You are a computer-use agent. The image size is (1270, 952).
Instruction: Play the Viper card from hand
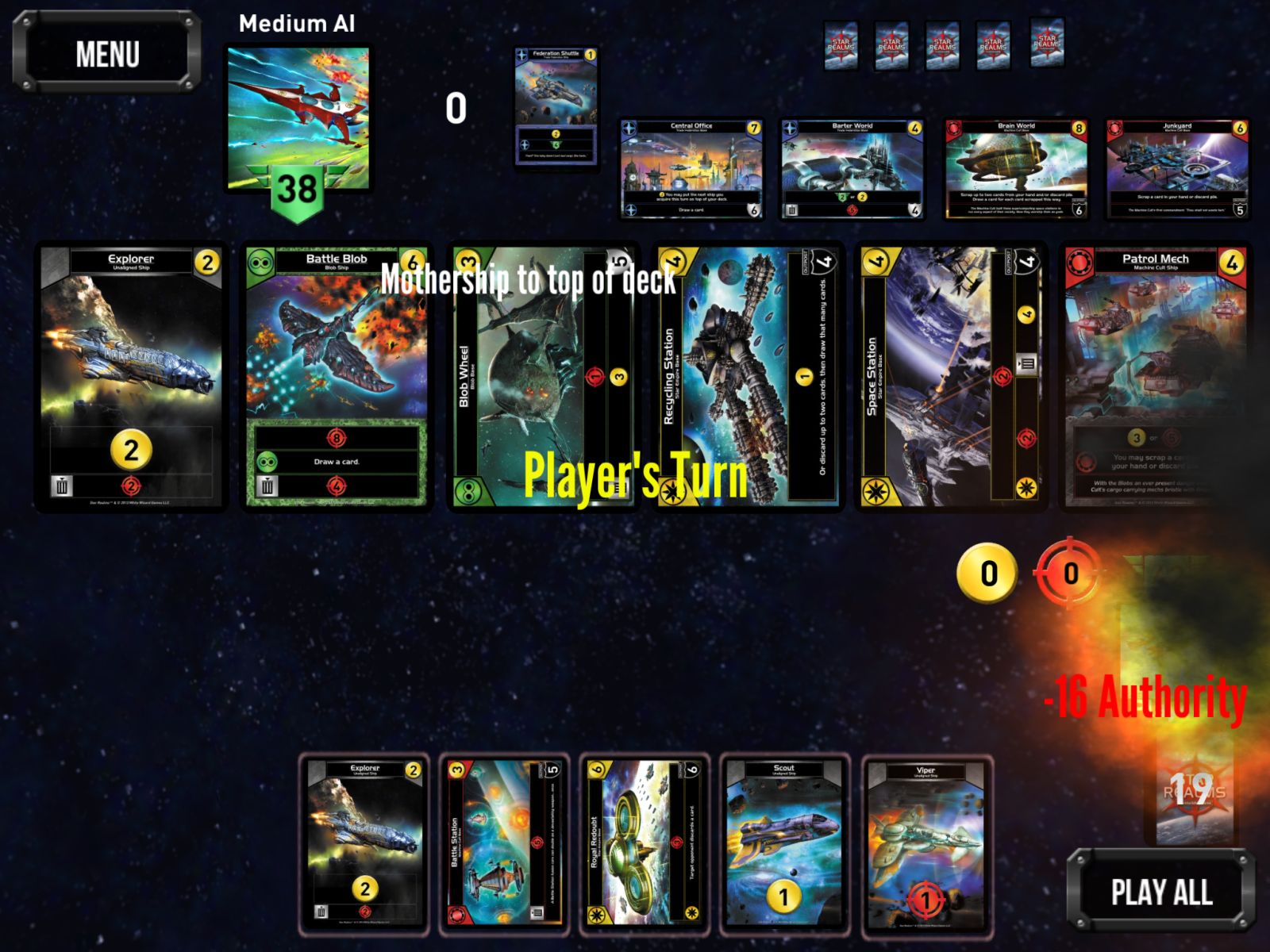click(926, 843)
